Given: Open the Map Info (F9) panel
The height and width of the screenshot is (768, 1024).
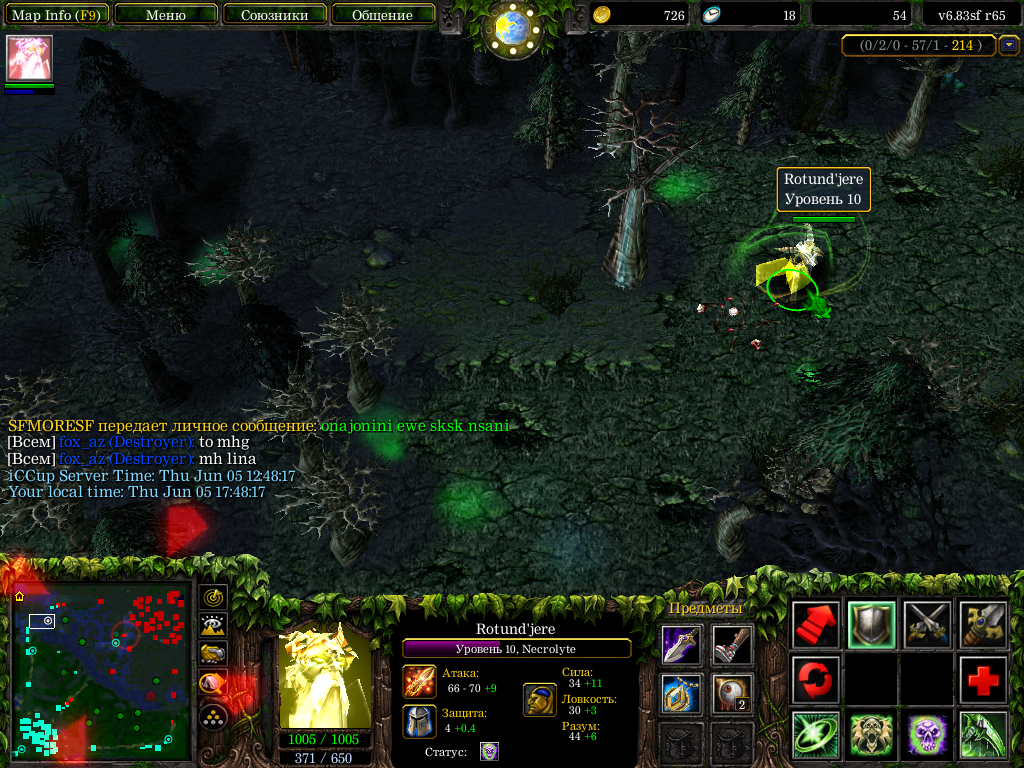Looking at the screenshot, I should click(x=56, y=15).
